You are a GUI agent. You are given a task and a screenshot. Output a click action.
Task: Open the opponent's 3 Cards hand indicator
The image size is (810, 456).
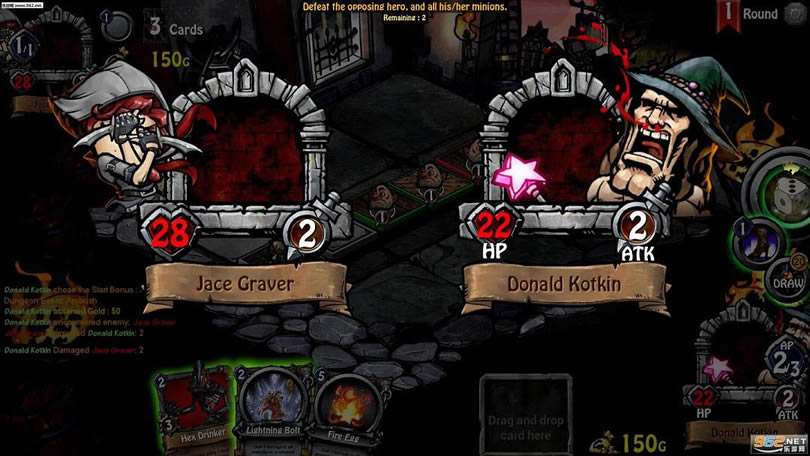(176, 27)
